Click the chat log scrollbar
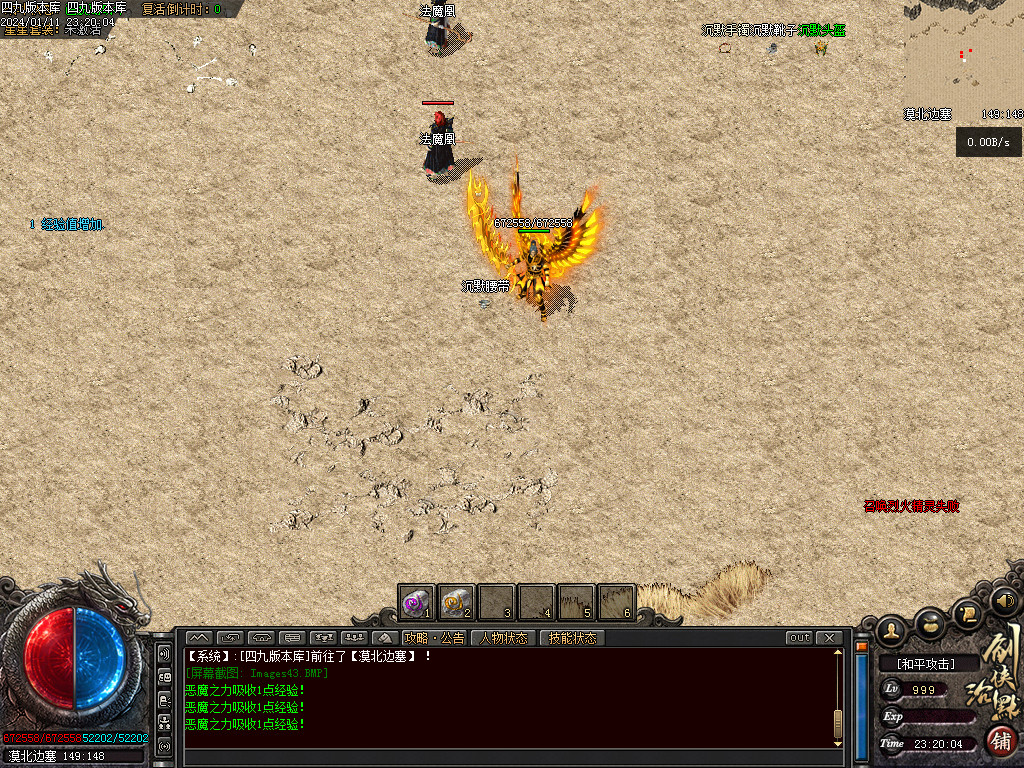 click(x=838, y=697)
